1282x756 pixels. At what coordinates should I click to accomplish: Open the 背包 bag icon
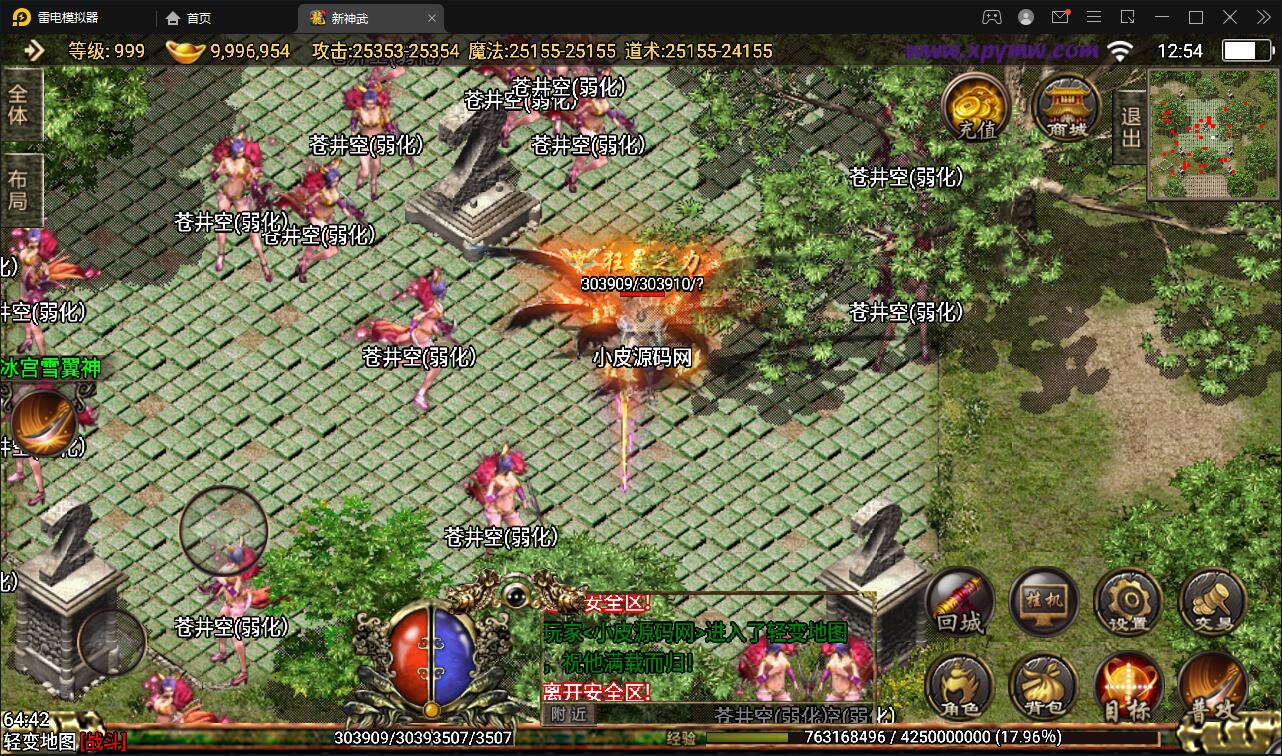(x=1044, y=686)
